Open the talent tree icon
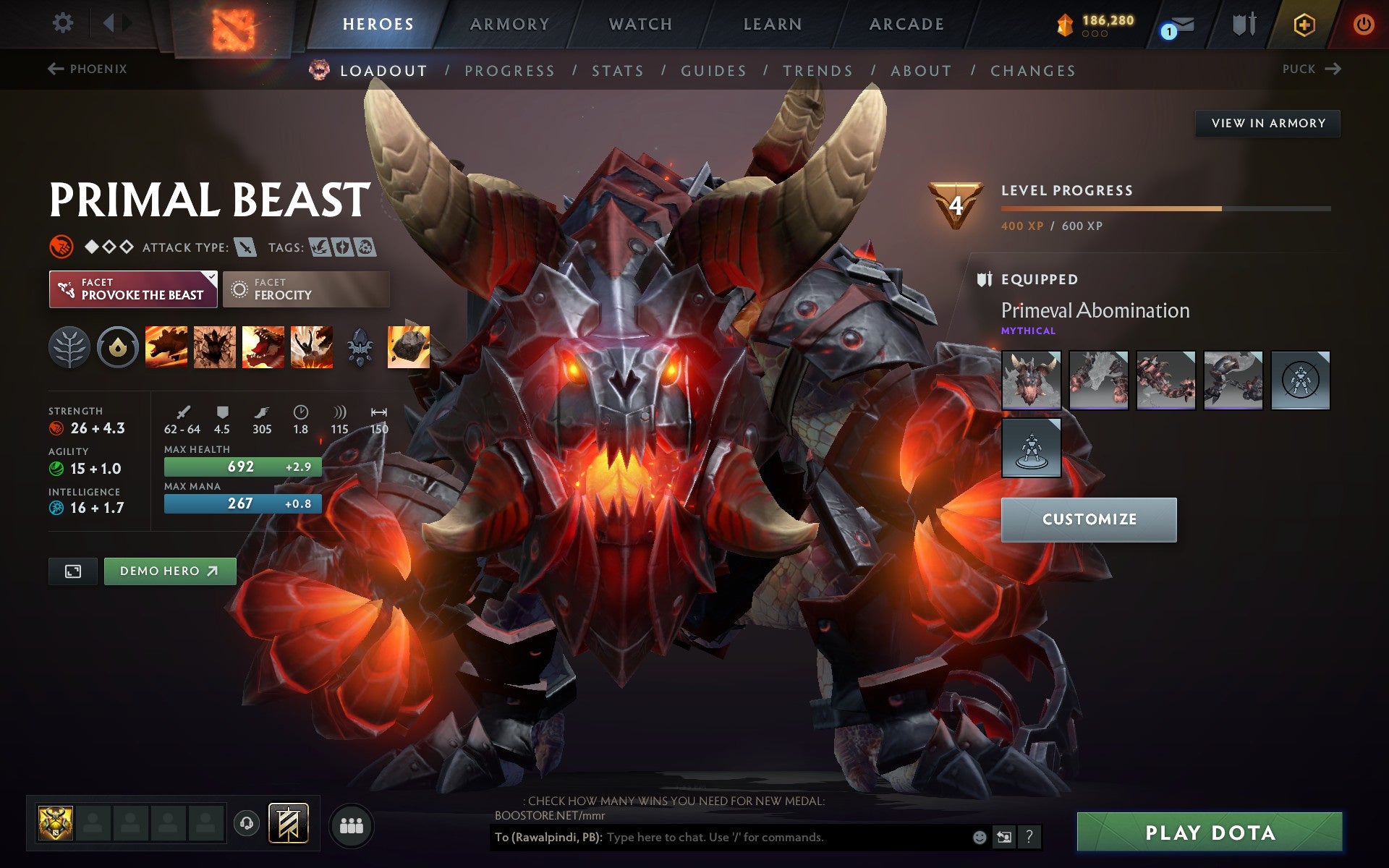The width and height of the screenshot is (1389, 868). (x=70, y=347)
